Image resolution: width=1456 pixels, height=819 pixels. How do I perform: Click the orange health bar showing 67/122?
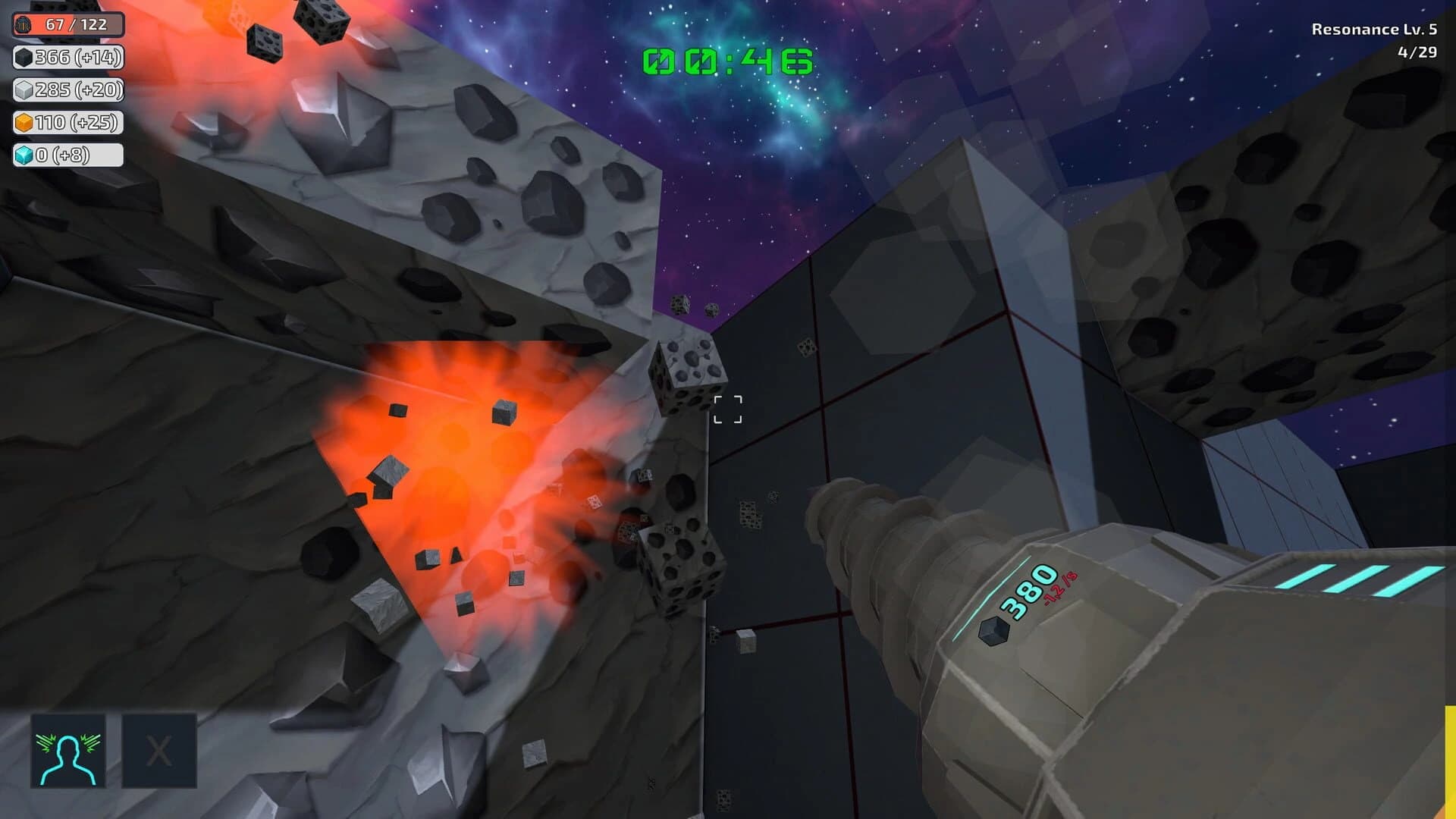point(68,24)
